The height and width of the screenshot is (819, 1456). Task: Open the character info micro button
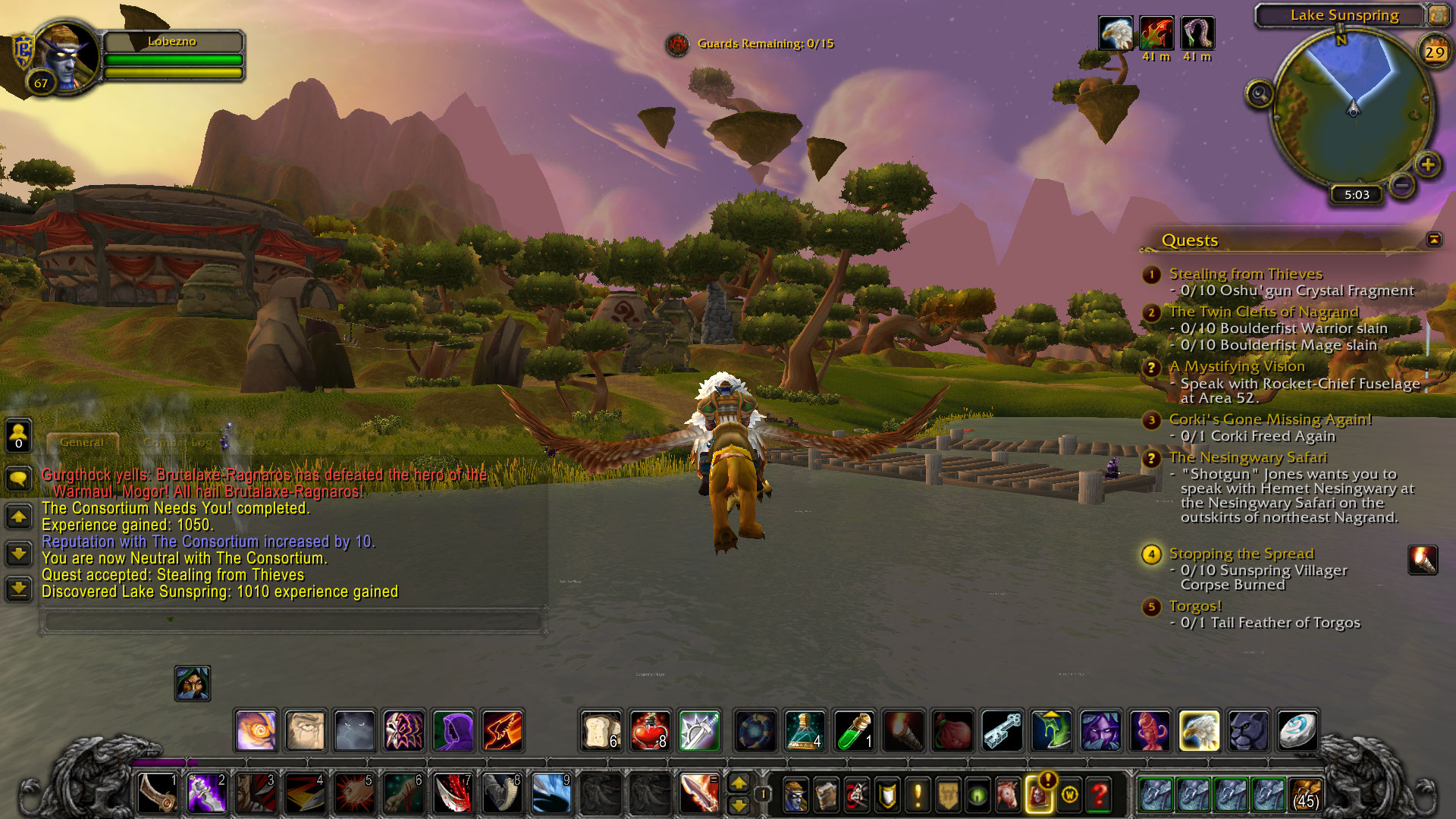point(795,795)
